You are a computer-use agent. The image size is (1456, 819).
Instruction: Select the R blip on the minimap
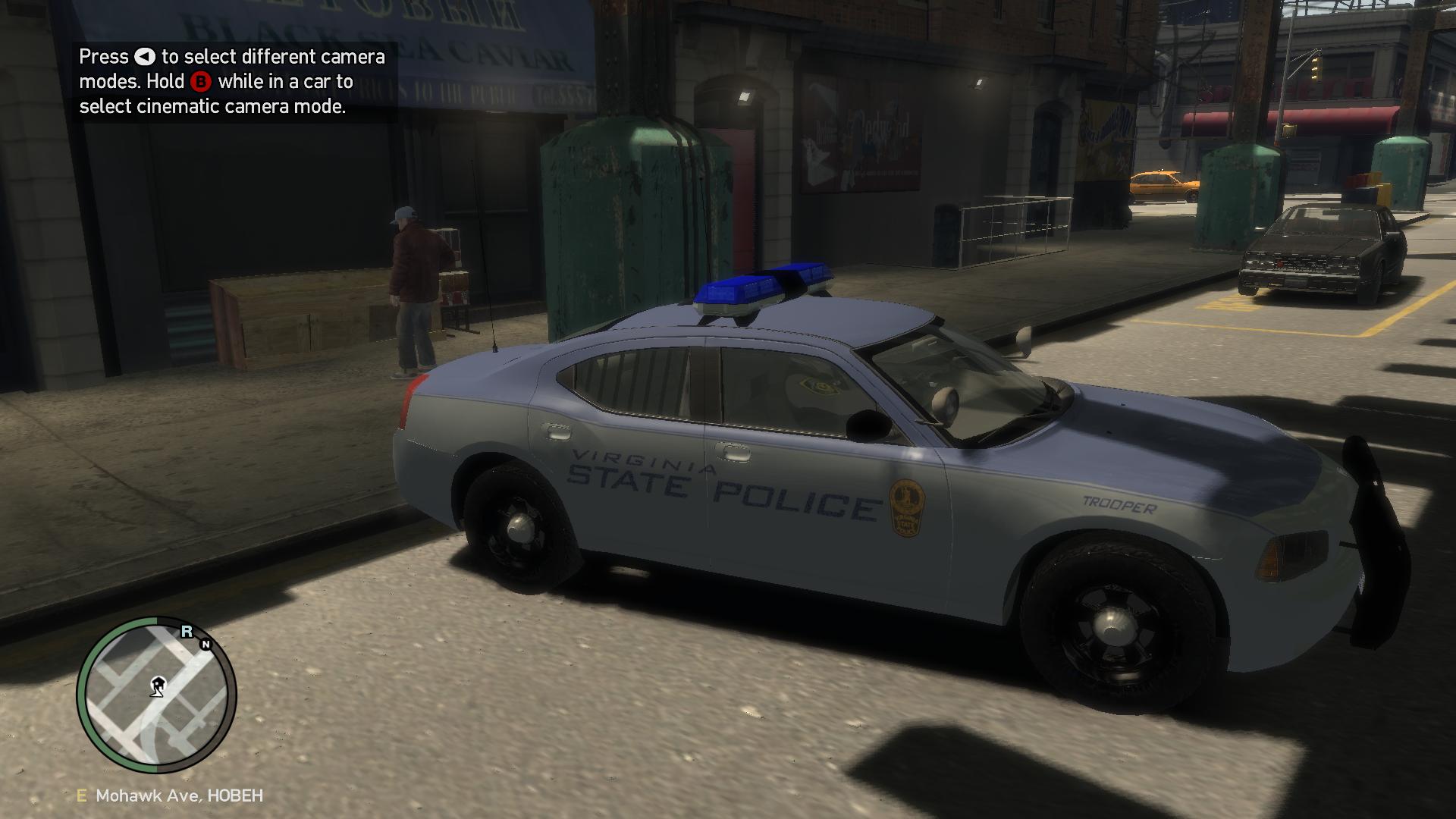point(187,632)
